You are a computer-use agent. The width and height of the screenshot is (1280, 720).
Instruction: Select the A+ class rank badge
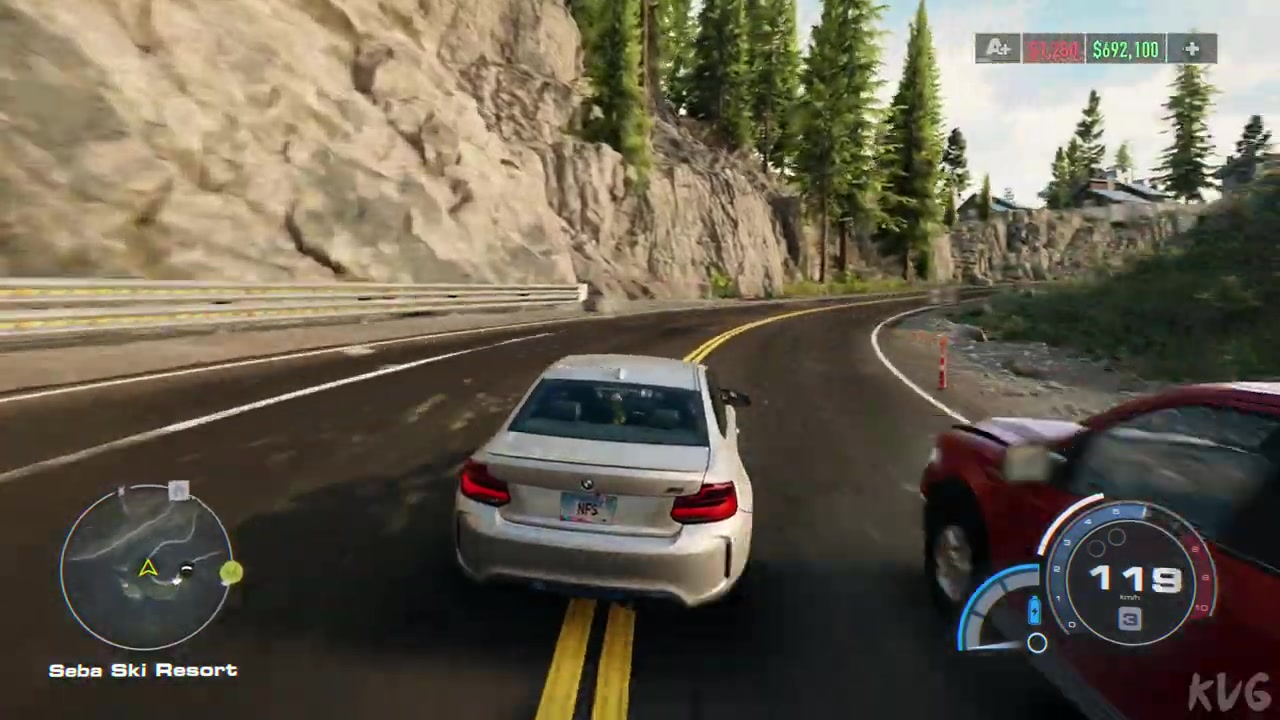click(x=999, y=49)
